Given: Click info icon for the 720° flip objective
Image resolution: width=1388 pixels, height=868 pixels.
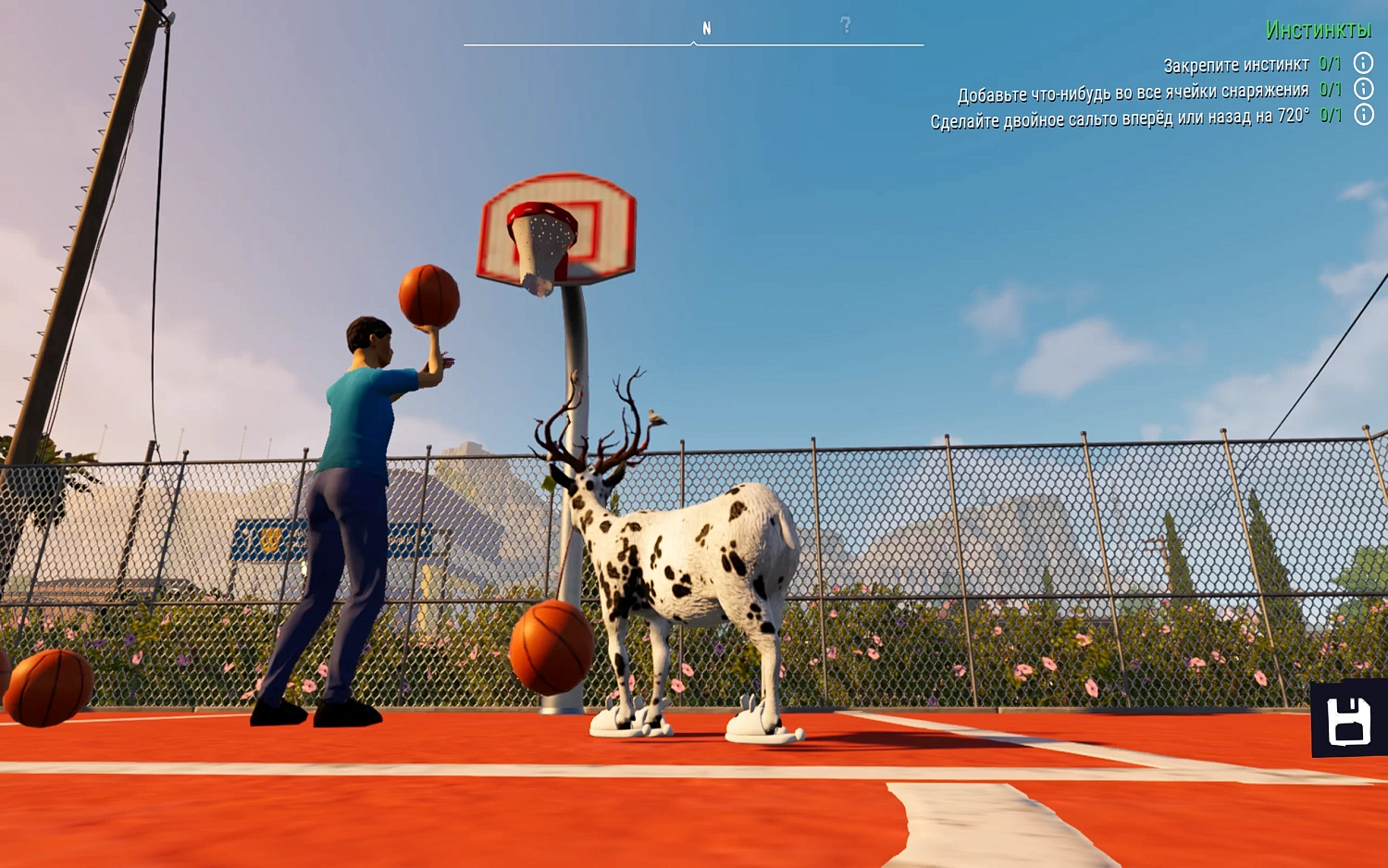Looking at the screenshot, I should (x=1361, y=114).
